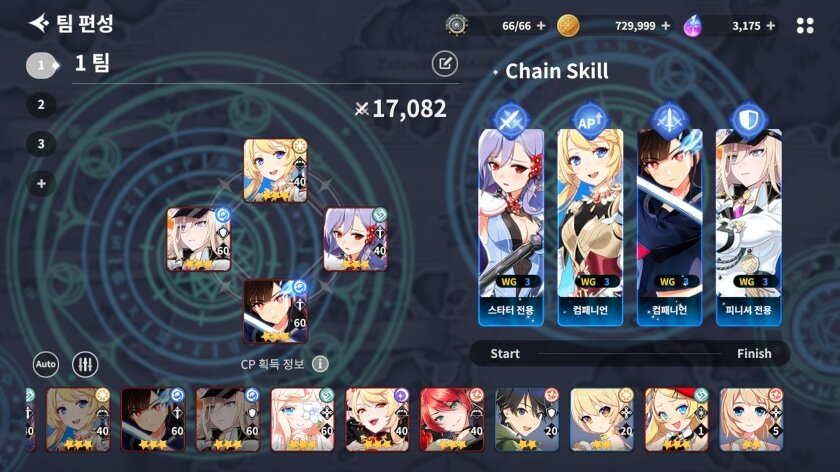Open the filter sliders button
Screen dimensions: 840x472
[85, 364]
